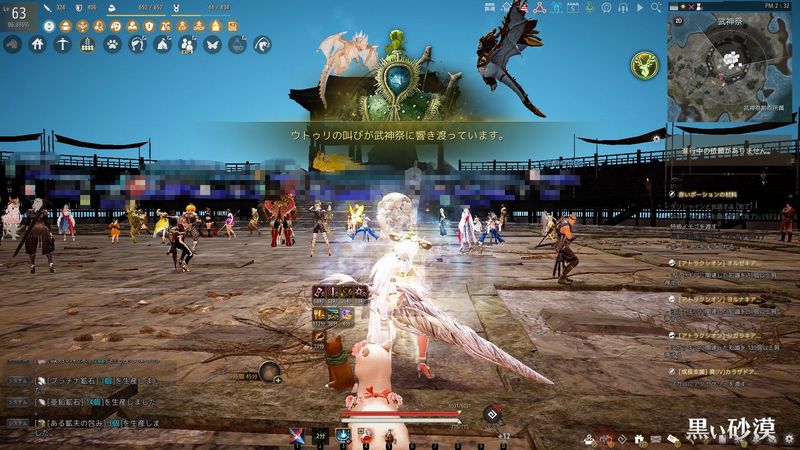The width and height of the screenshot is (800, 450).
Task: Click the pickaxe gathering icon
Action: click(x=62, y=44)
